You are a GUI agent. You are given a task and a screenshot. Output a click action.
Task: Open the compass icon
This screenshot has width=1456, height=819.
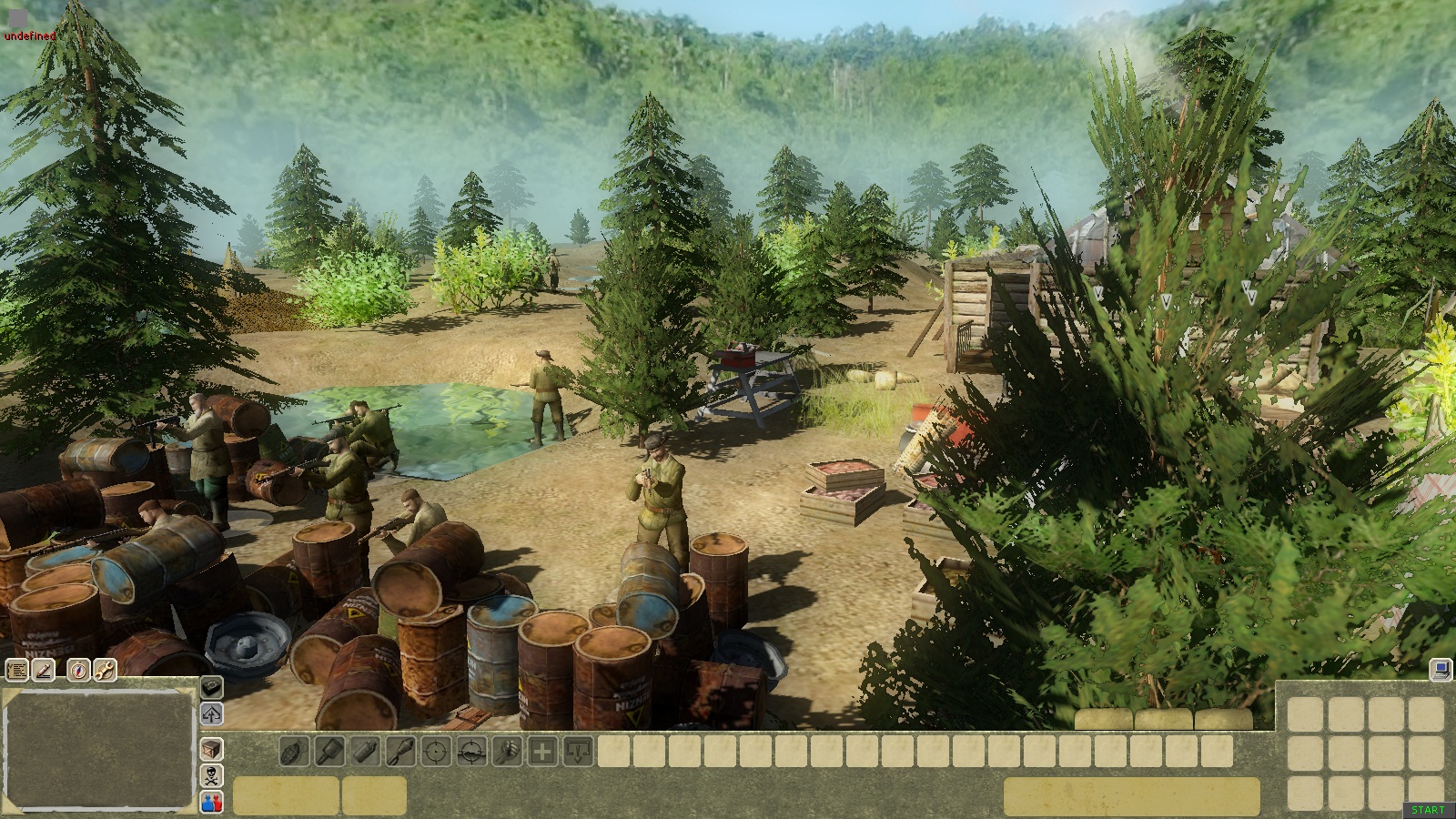click(x=79, y=671)
